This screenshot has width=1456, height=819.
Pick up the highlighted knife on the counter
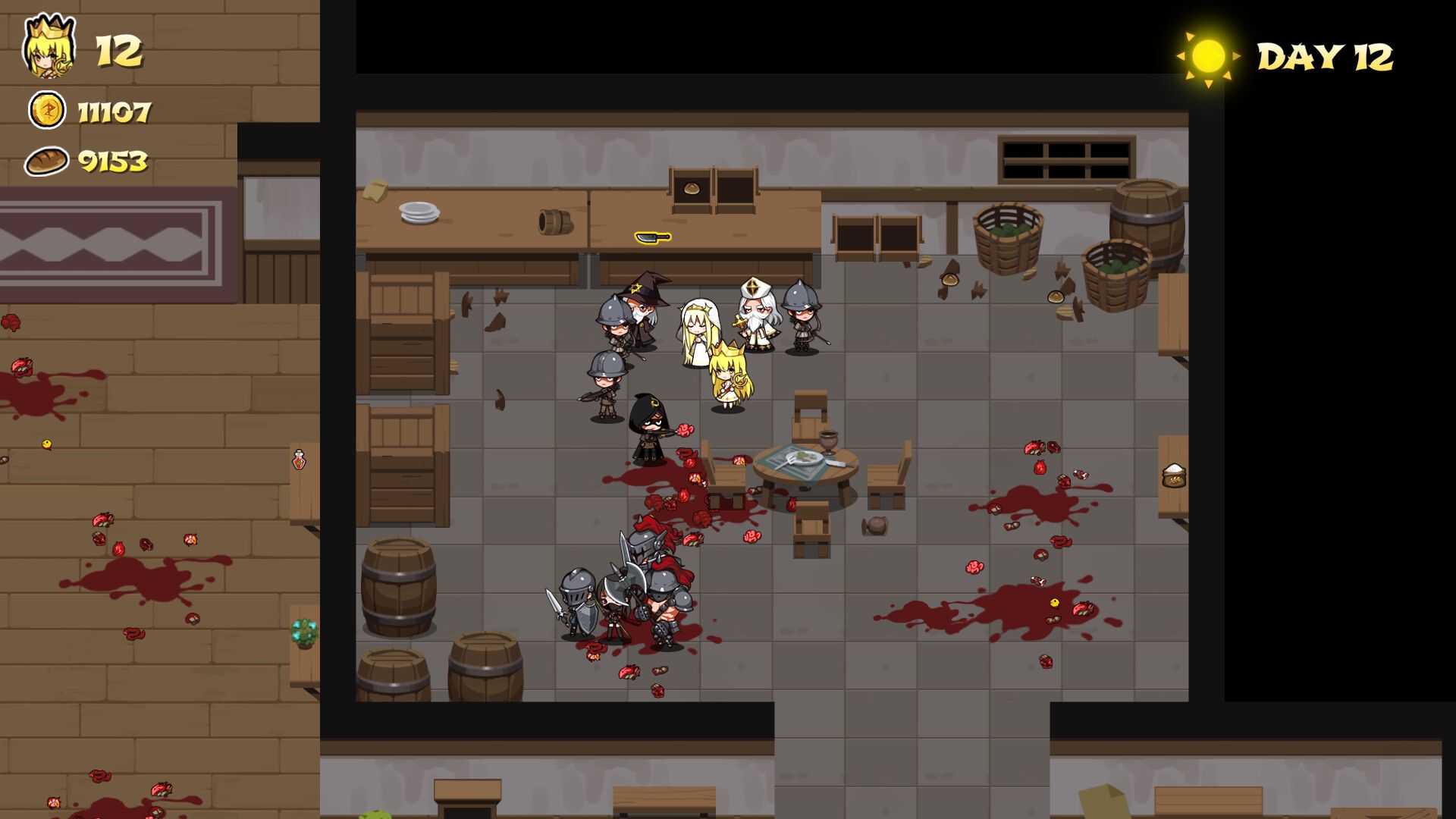pyautogui.click(x=651, y=237)
